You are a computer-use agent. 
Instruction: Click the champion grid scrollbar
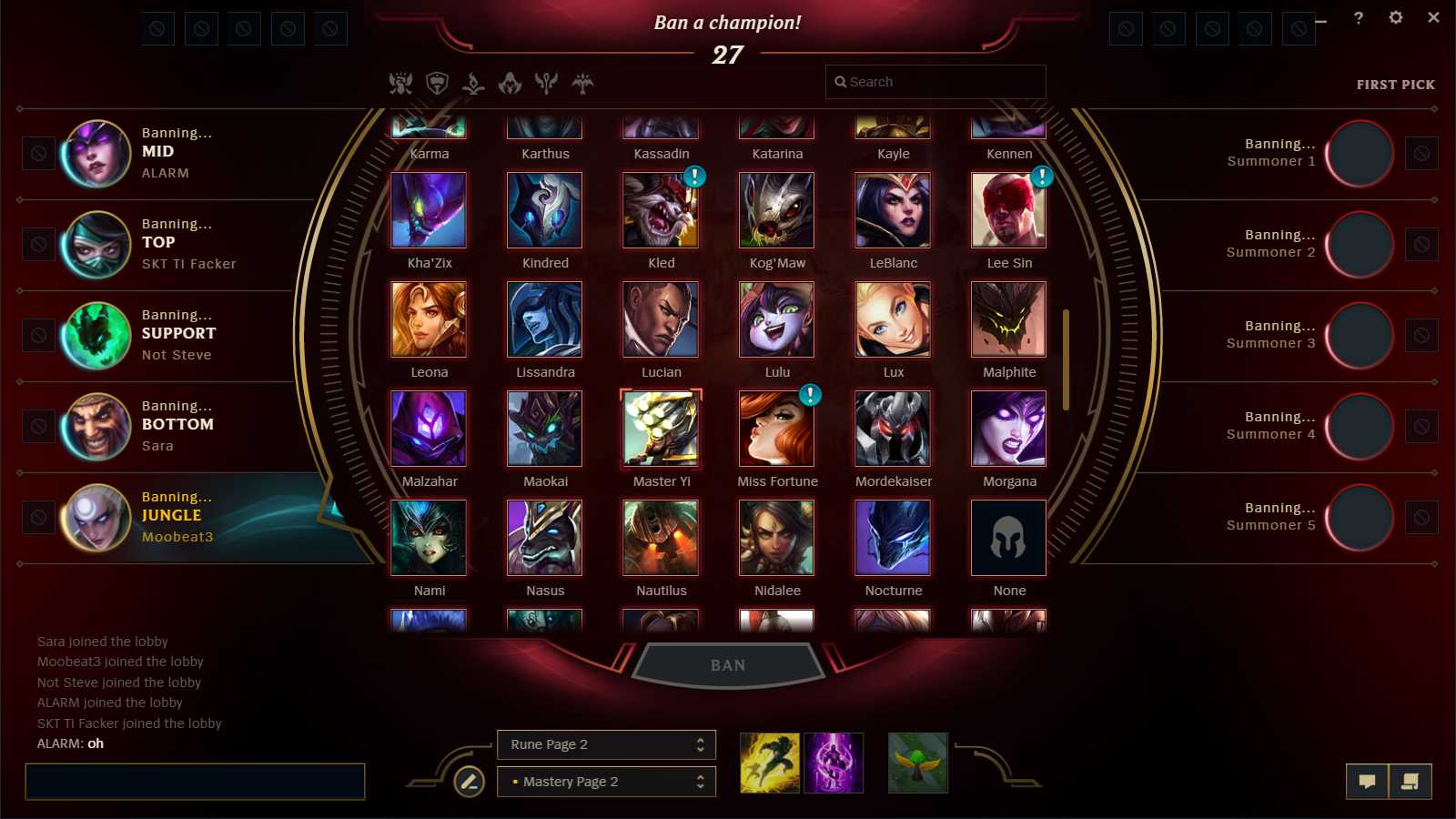click(x=1066, y=355)
